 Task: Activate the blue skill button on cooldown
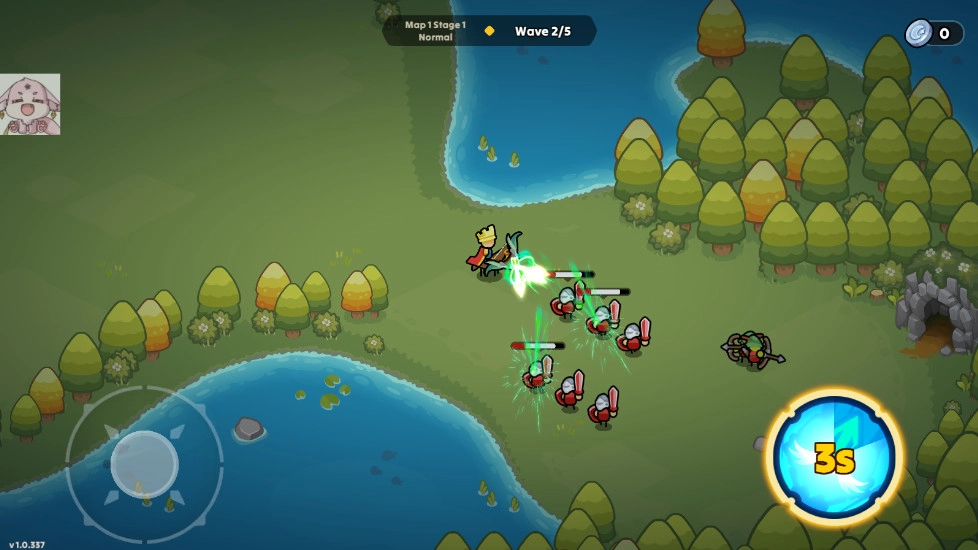(834, 457)
